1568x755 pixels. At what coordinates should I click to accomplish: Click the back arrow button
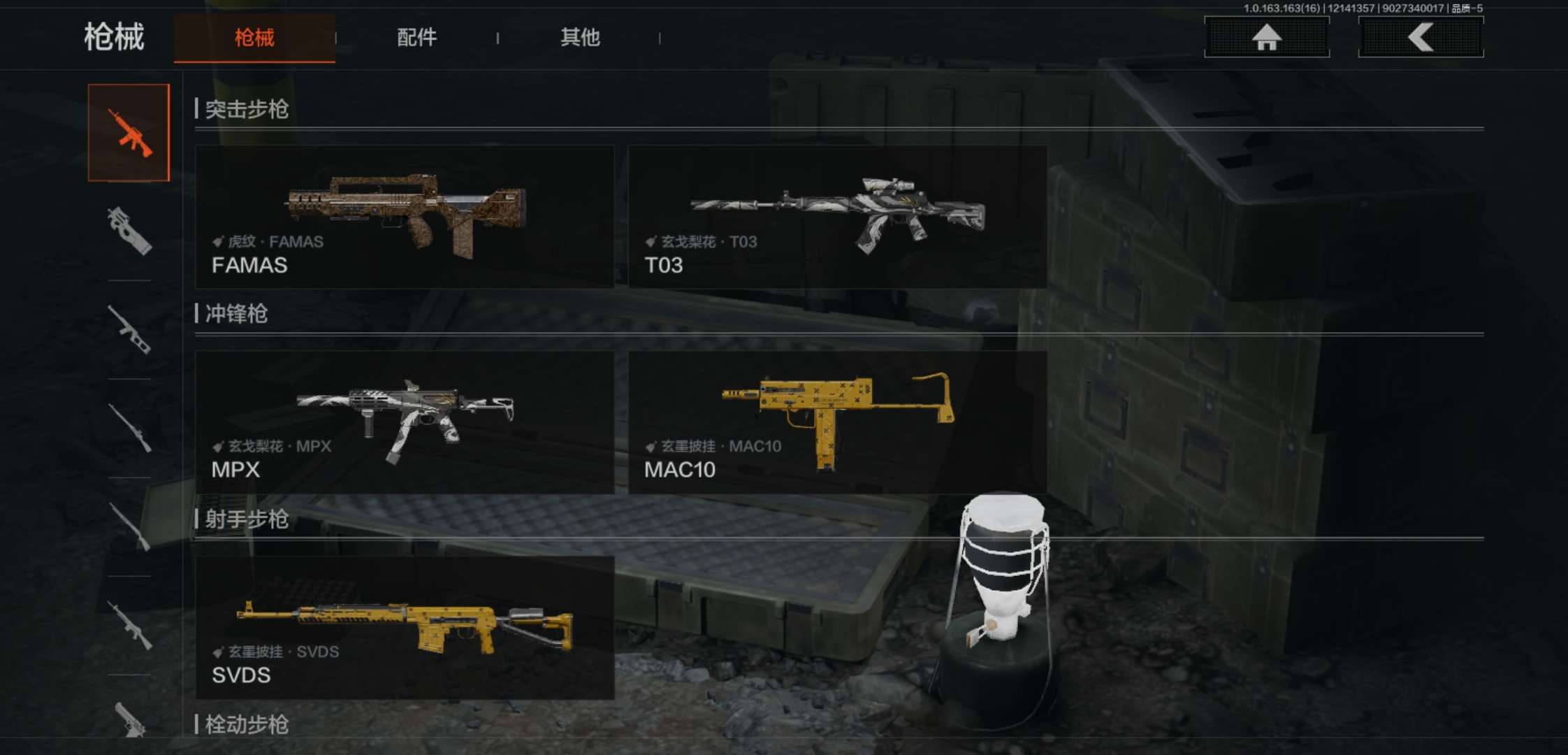coord(1421,37)
